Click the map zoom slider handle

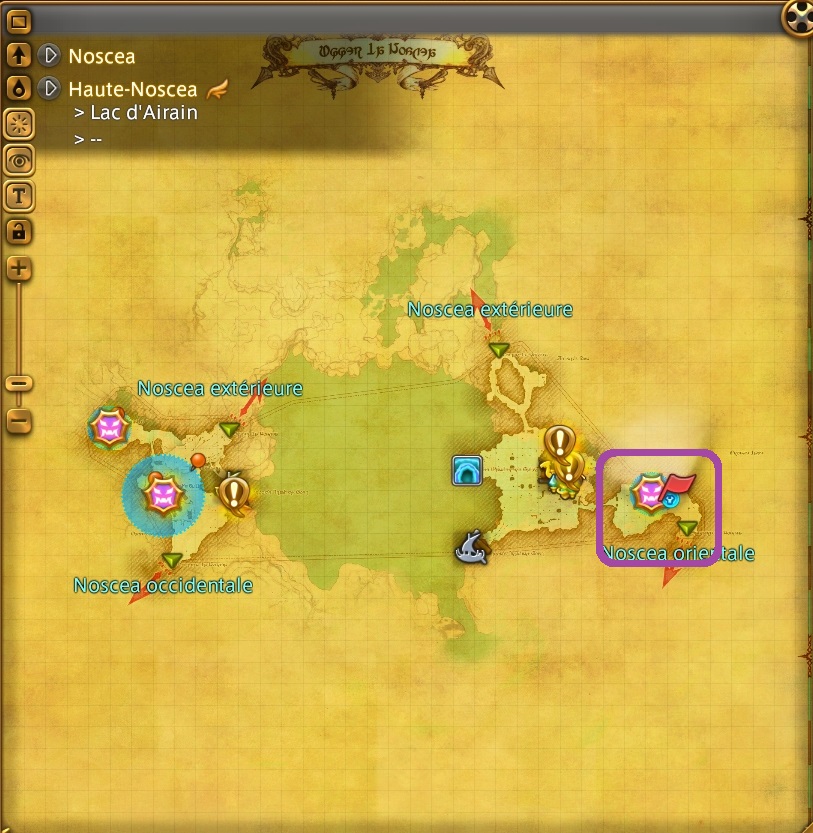tap(19, 383)
